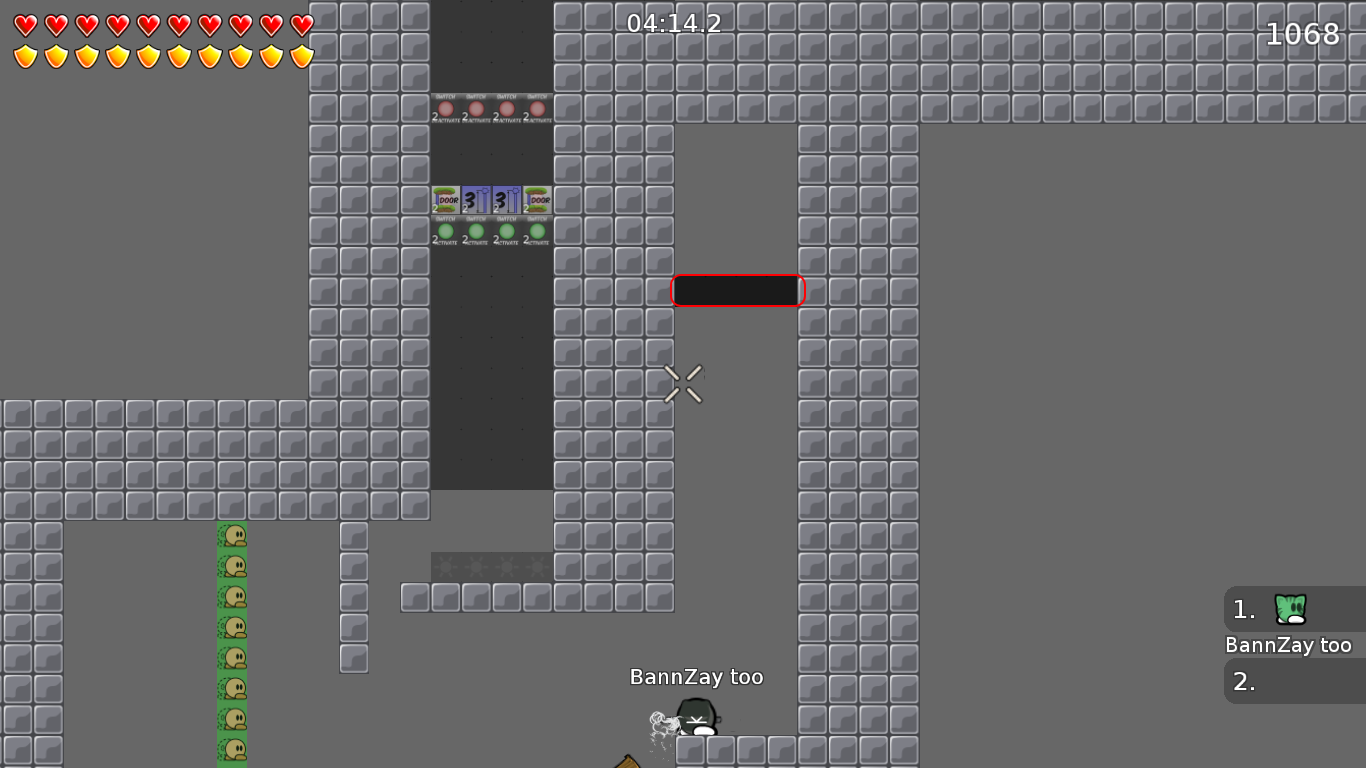Viewport: 1366px width, 768px height.
Task: Click the rightmost red deactivate switch
Action: coord(537,108)
